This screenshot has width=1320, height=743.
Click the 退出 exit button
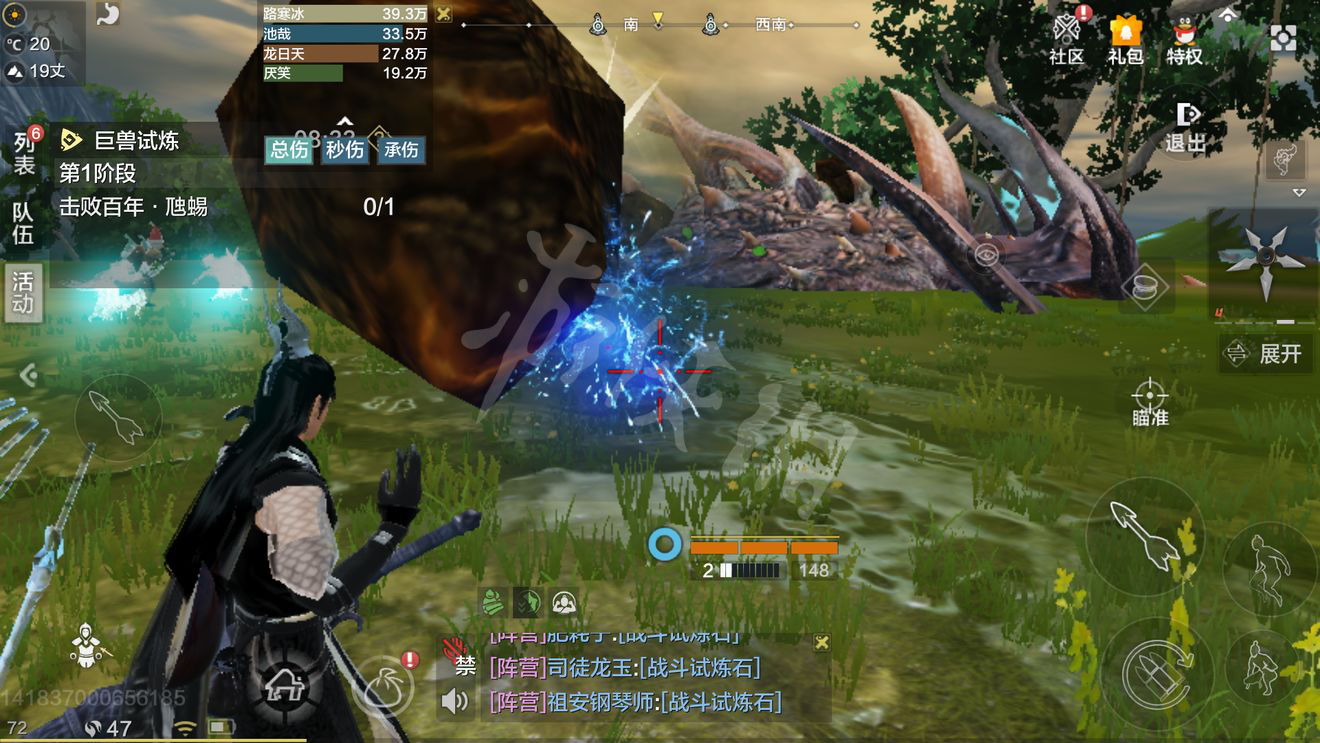point(1186,127)
